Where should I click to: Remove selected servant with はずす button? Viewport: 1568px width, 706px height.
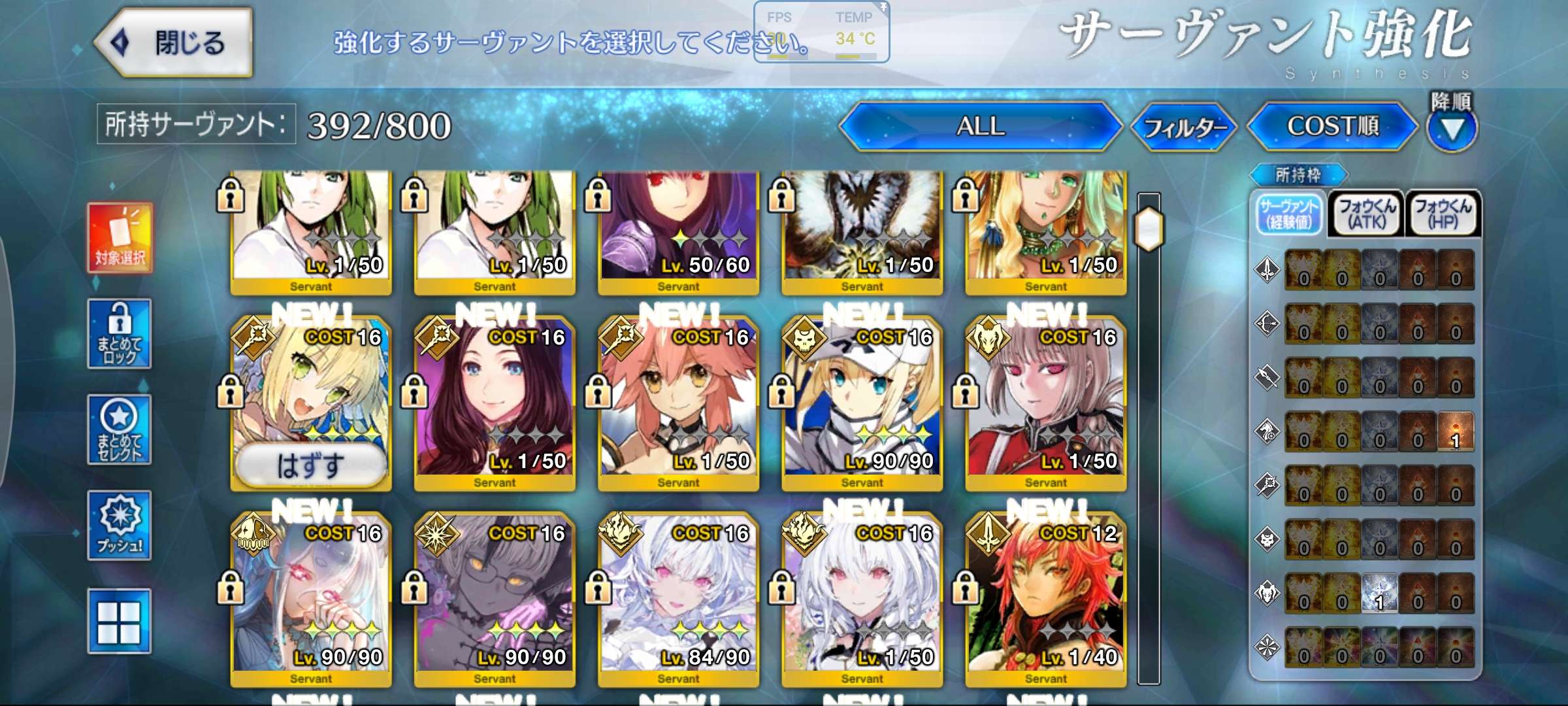coord(310,465)
